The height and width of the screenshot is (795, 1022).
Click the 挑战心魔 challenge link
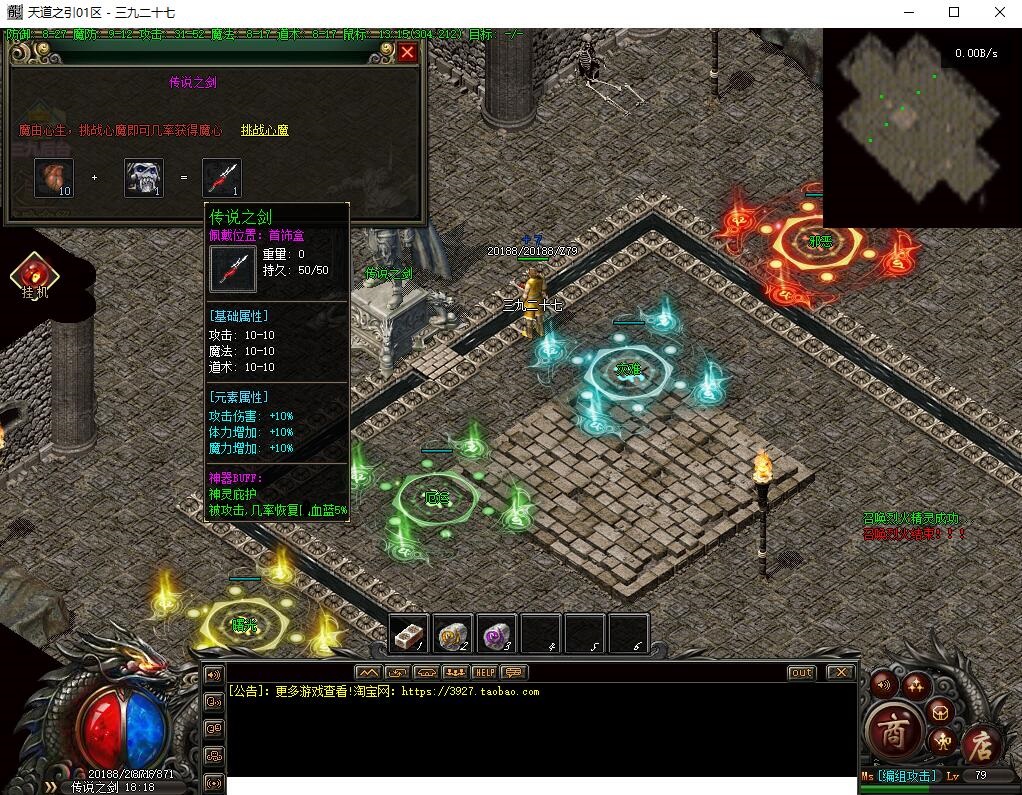(264, 130)
